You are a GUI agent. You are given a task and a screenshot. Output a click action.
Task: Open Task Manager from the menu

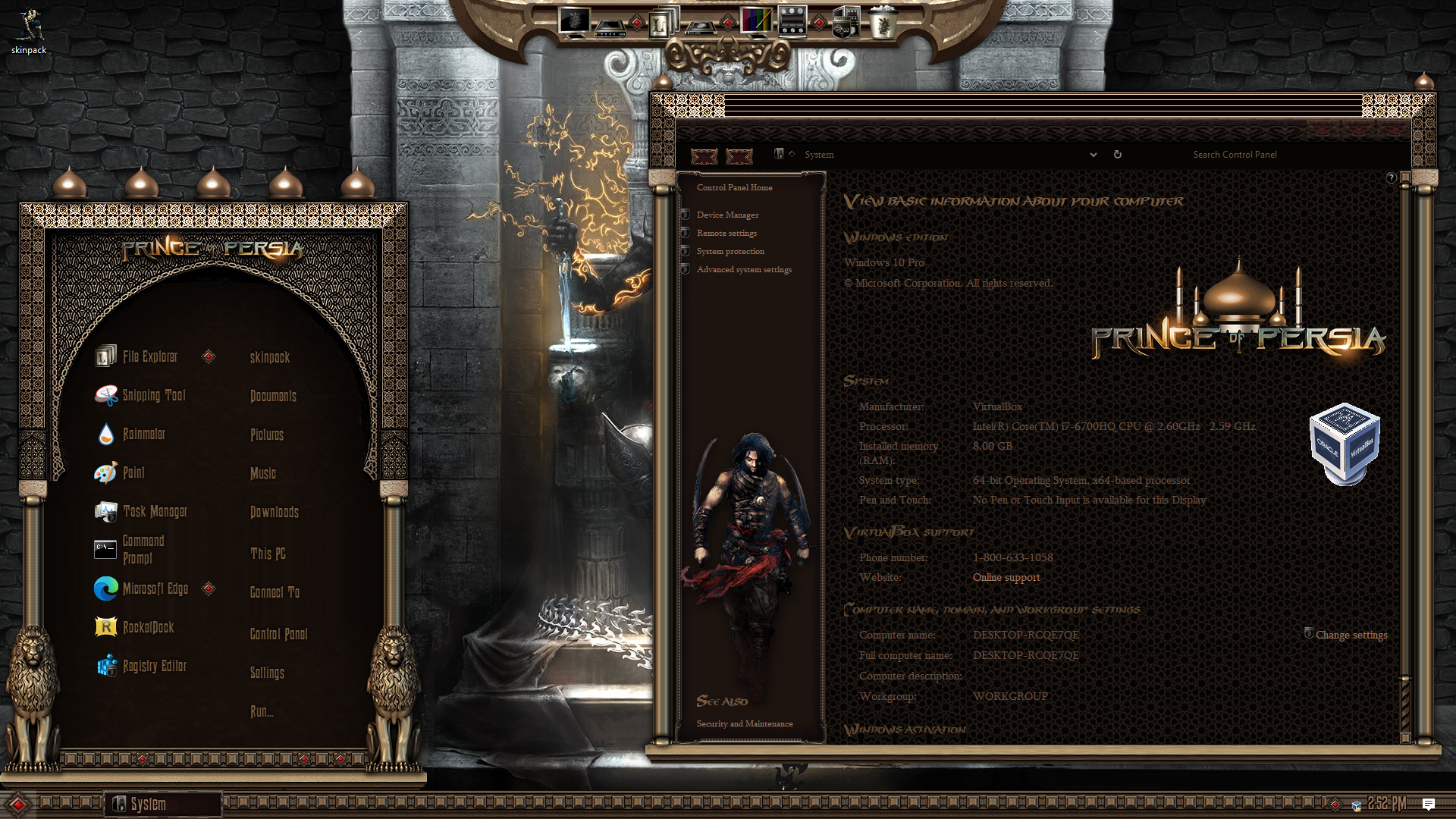tap(154, 511)
